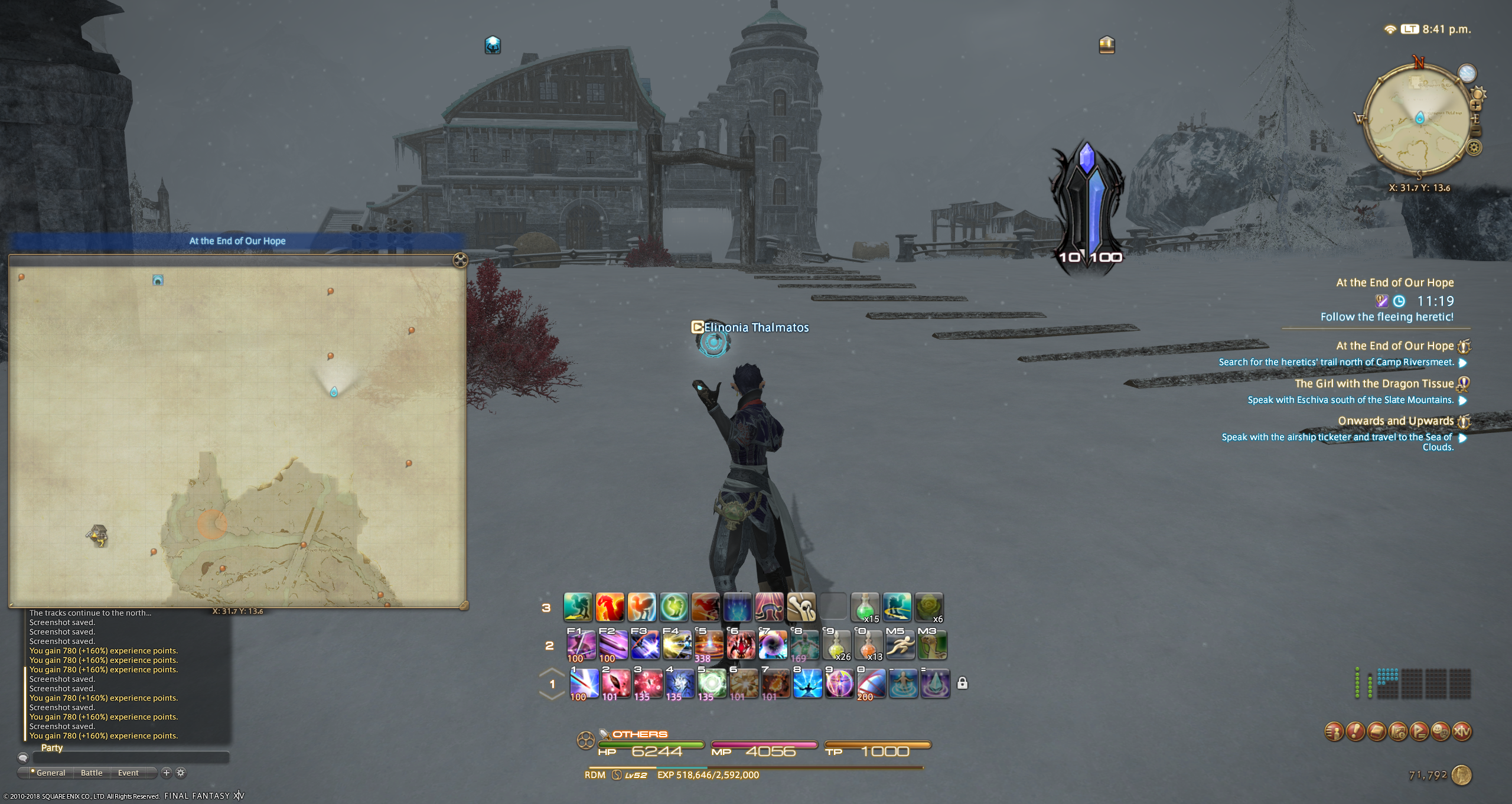Add a new chat tab with plus button
Viewport: 1512px width, 804px height.
tap(167, 773)
